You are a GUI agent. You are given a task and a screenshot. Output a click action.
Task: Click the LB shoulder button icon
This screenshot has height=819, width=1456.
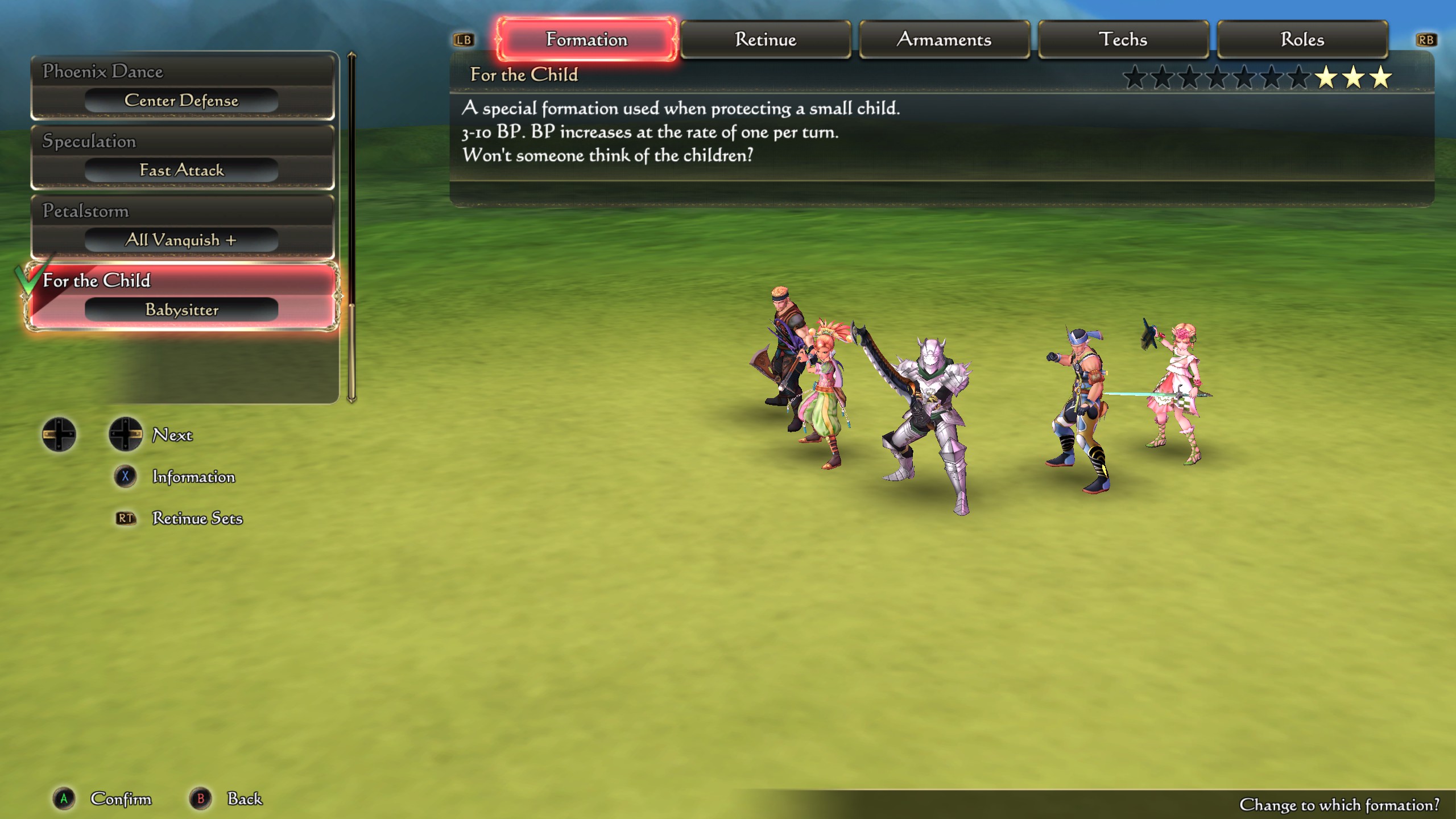tap(464, 40)
